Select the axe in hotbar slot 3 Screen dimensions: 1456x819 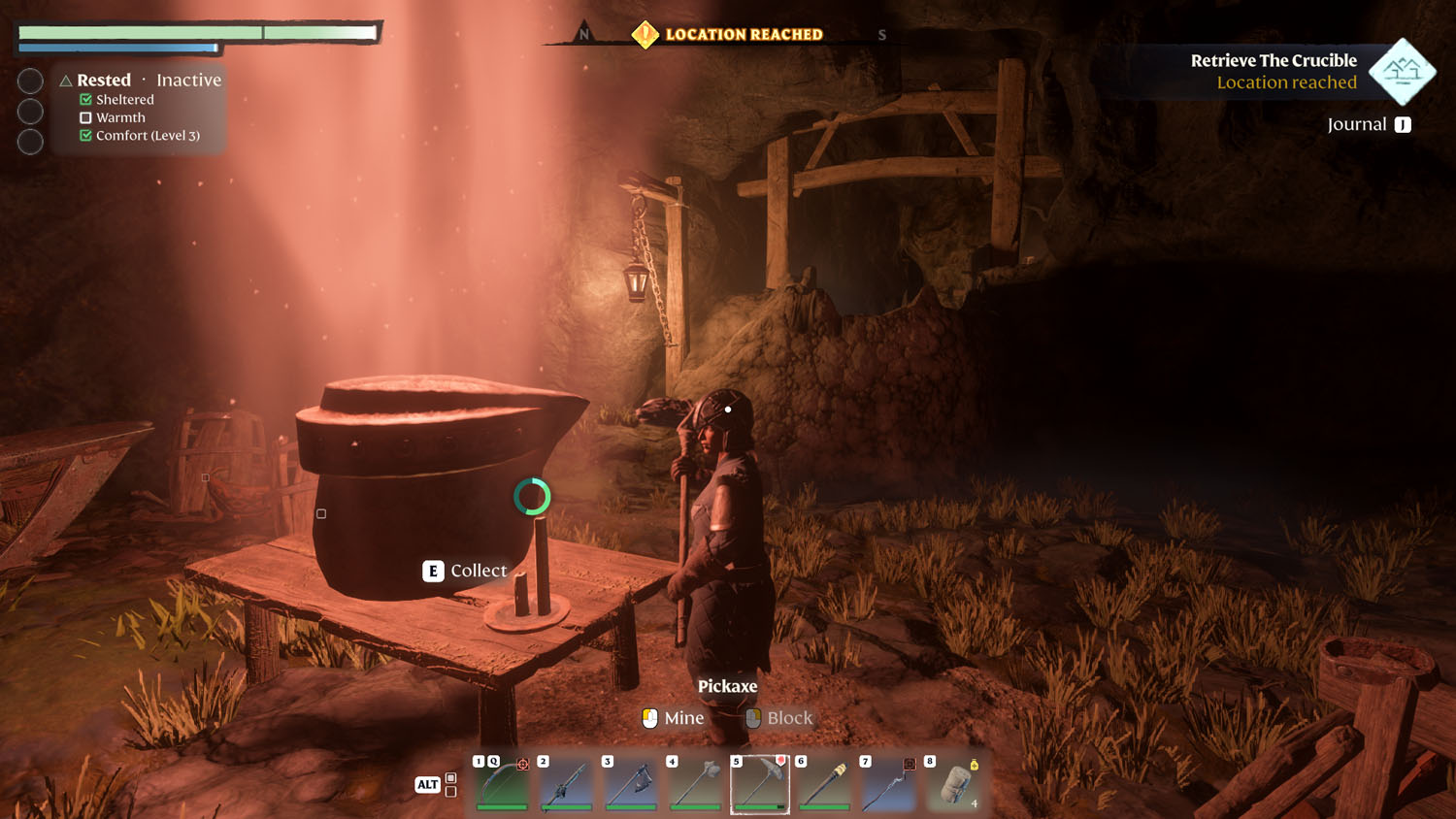(630, 786)
